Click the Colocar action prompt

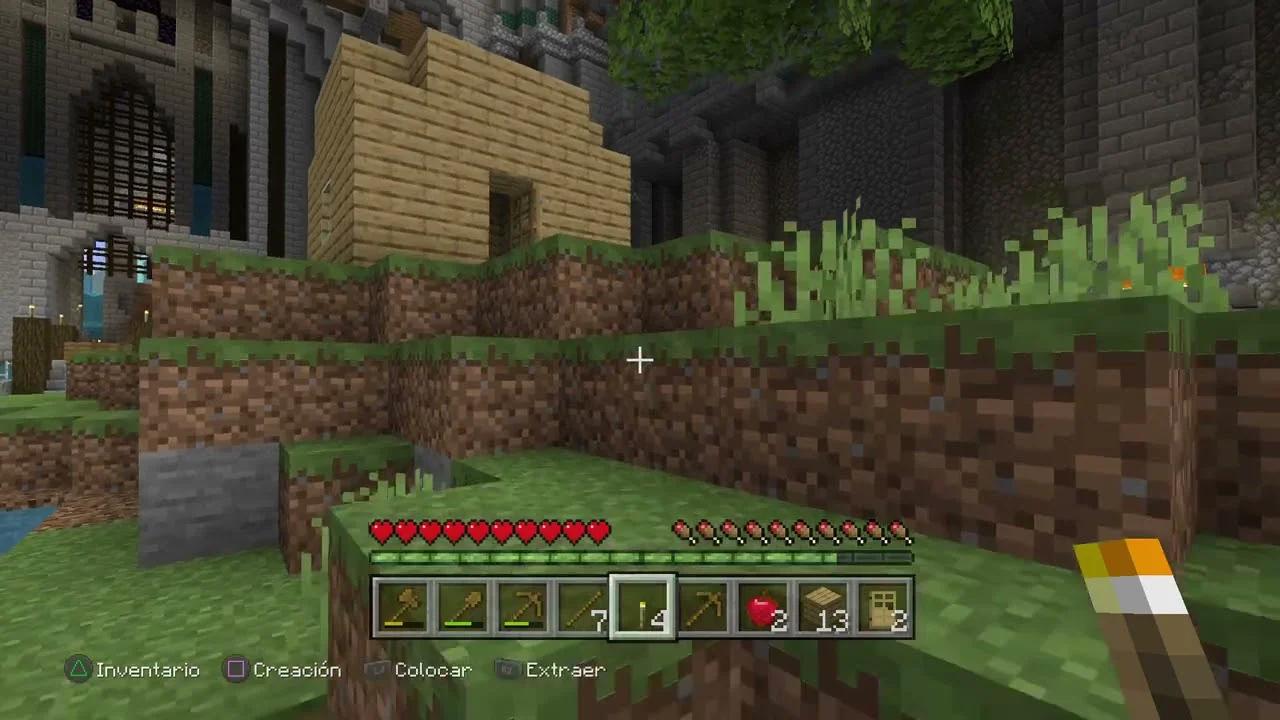pos(434,670)
